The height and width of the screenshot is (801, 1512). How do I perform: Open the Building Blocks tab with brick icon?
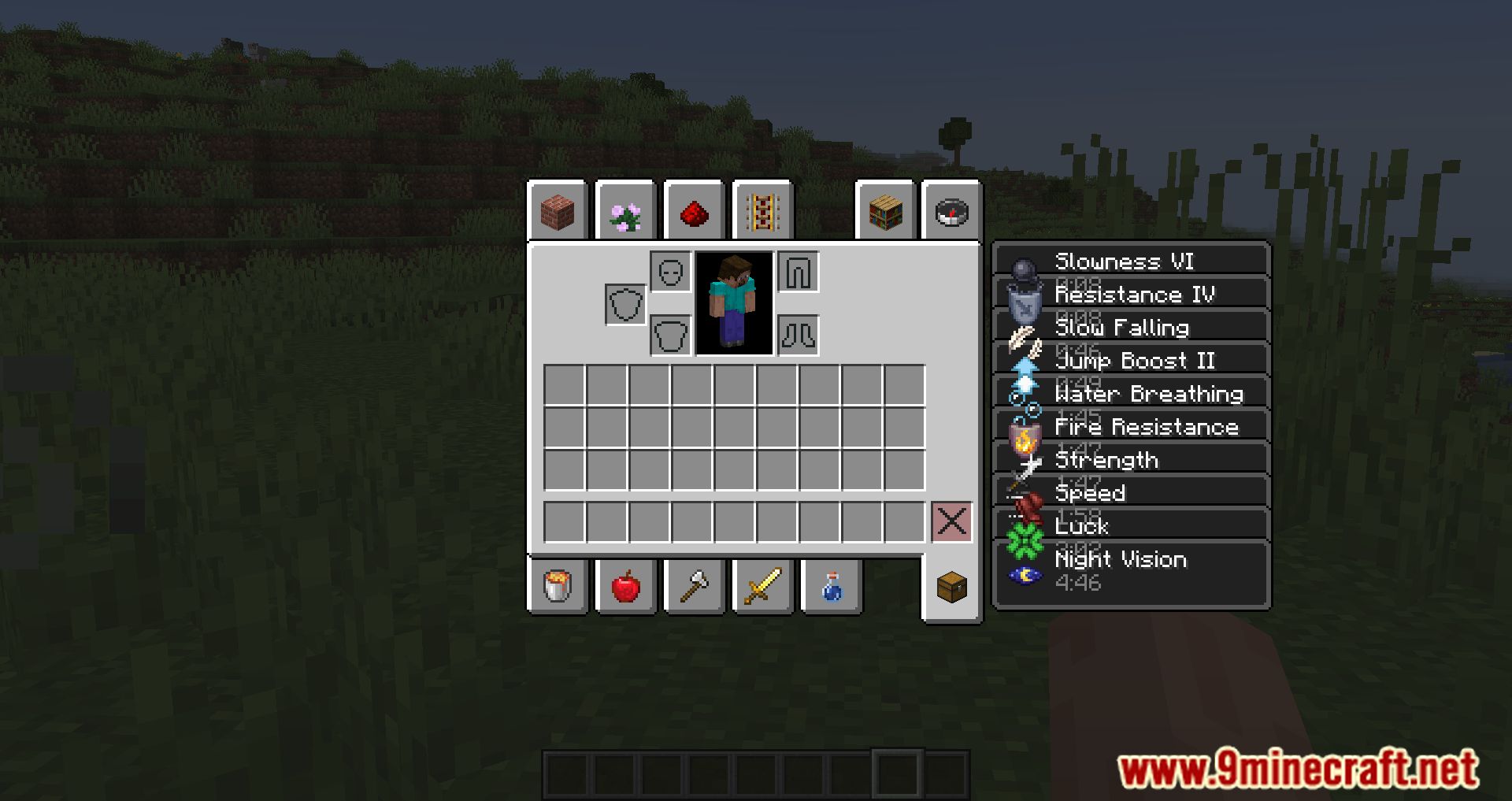[x=557, y=213]
